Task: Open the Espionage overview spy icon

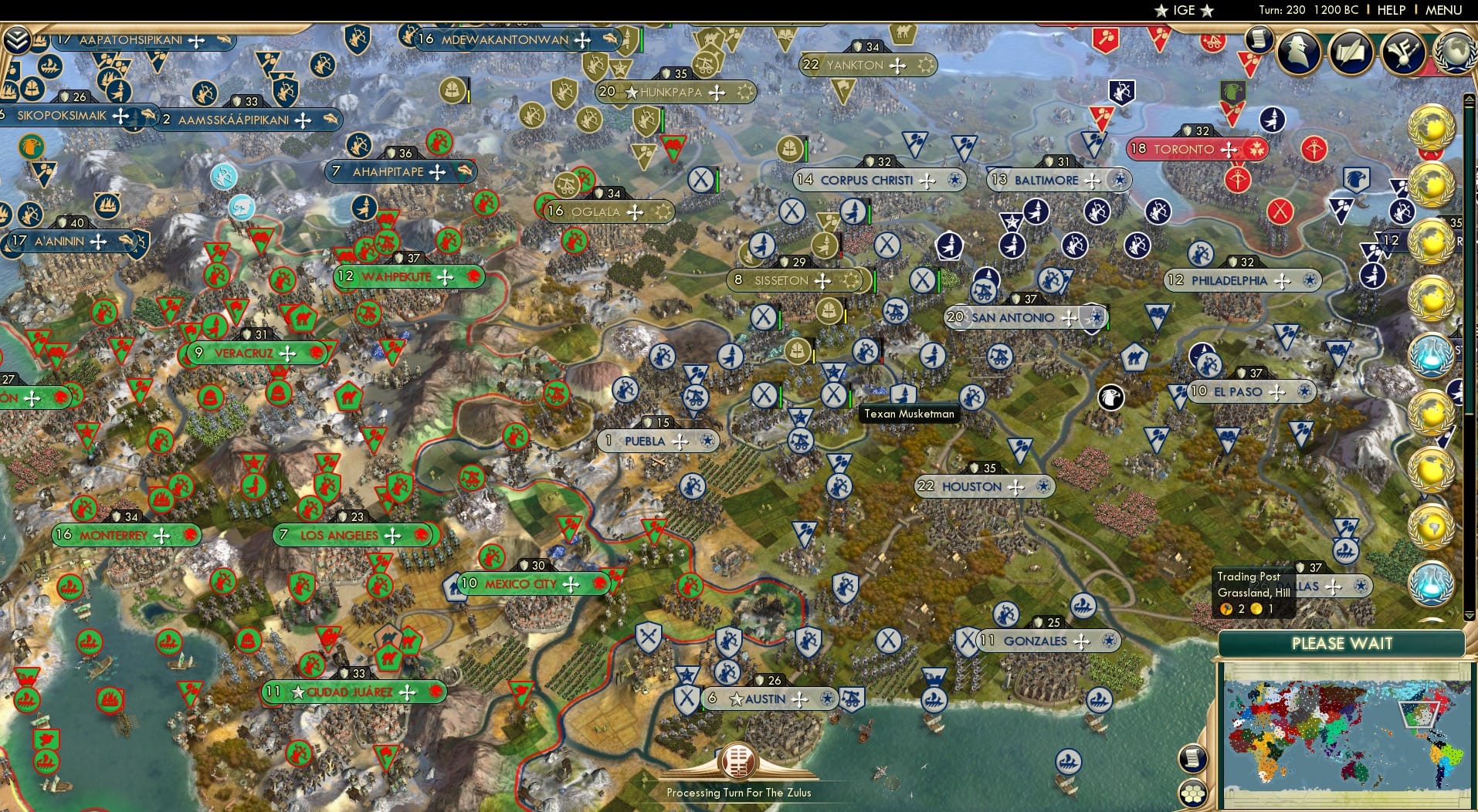Action: (x=1300, y=52)
